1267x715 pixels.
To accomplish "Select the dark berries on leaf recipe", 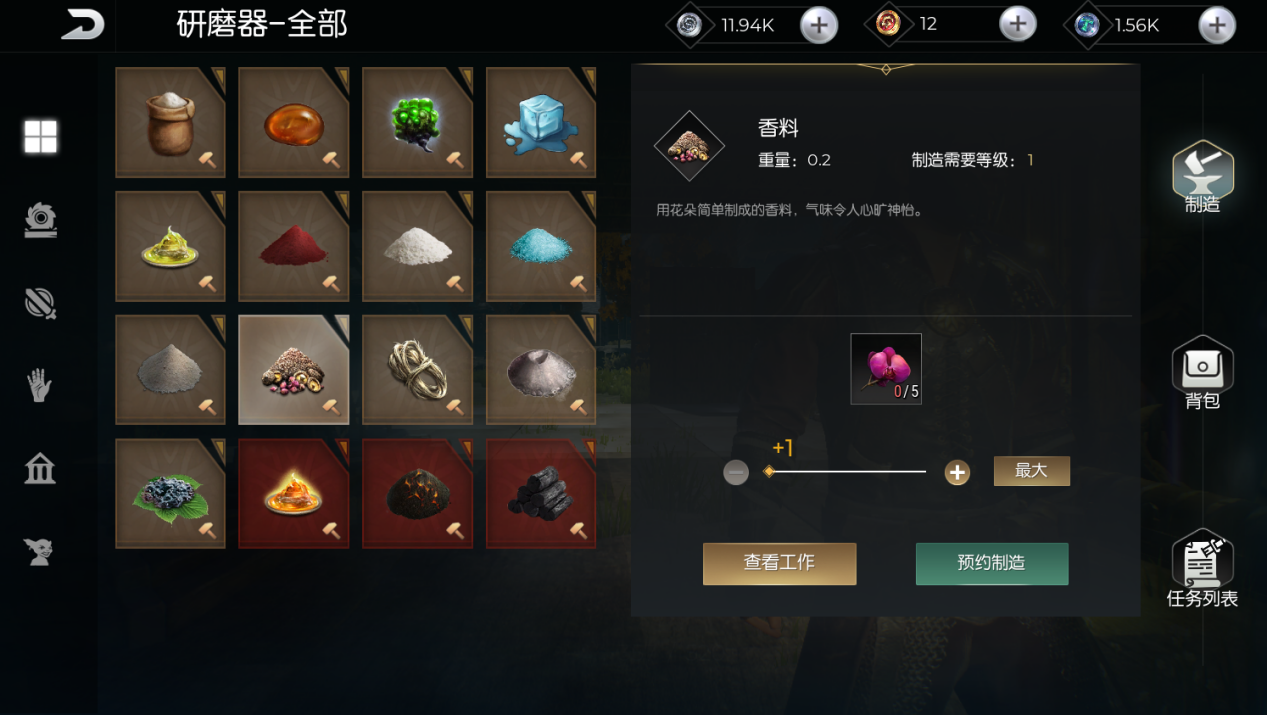I will pyautogui.click(x=170, y=493).
